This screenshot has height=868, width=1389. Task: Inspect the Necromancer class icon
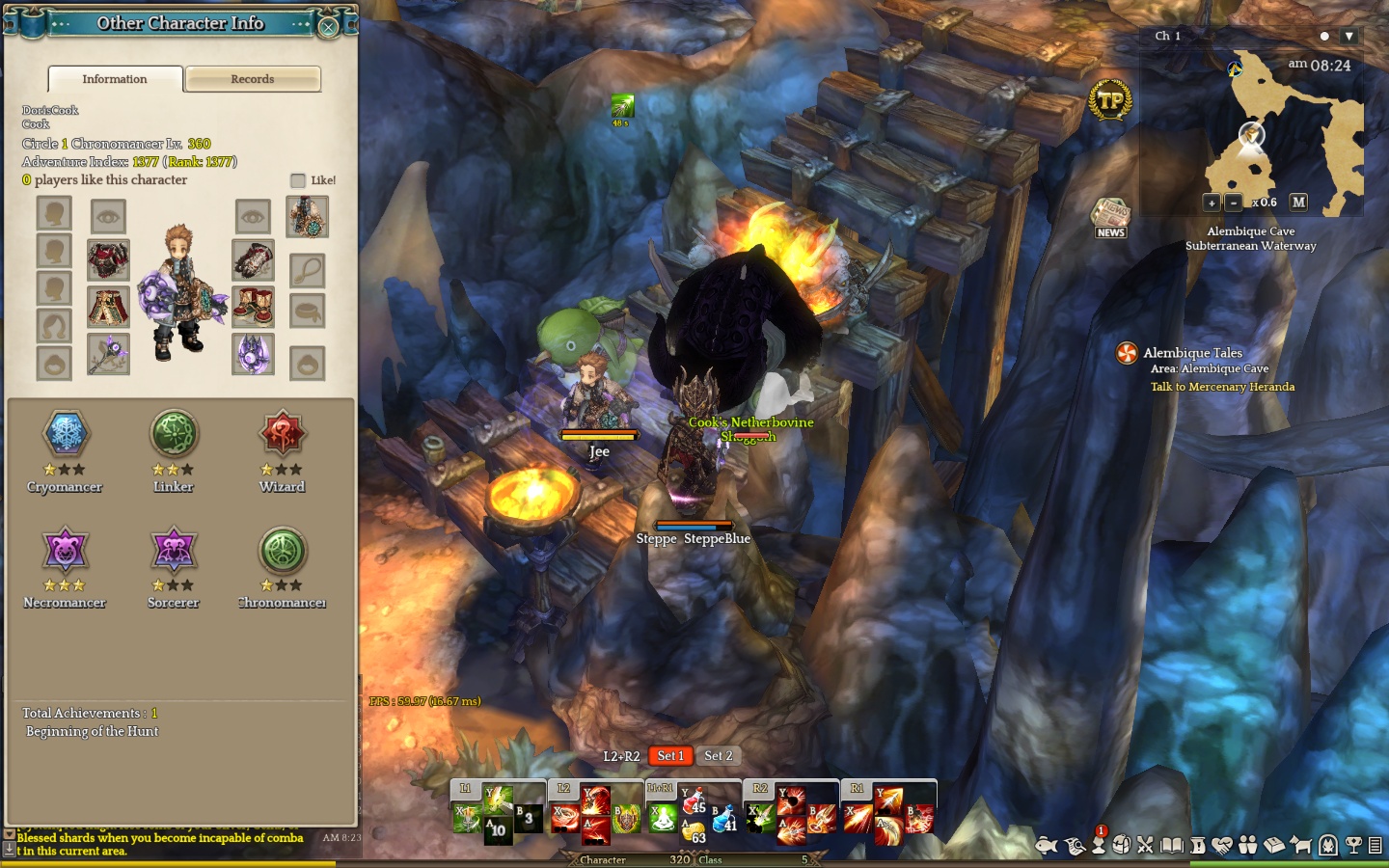point(65,551)
